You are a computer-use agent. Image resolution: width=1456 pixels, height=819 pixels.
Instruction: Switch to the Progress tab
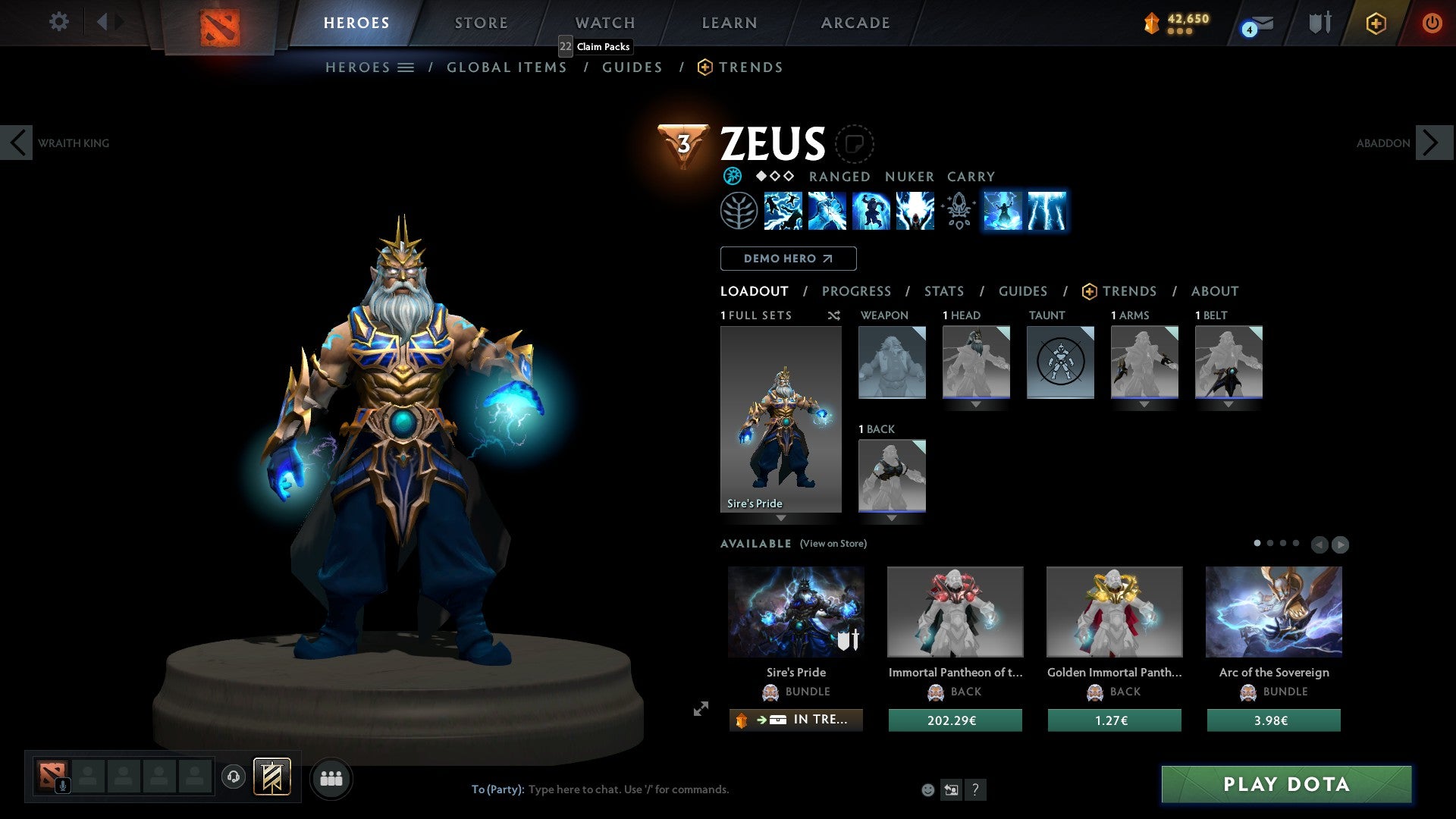point(857,291)
